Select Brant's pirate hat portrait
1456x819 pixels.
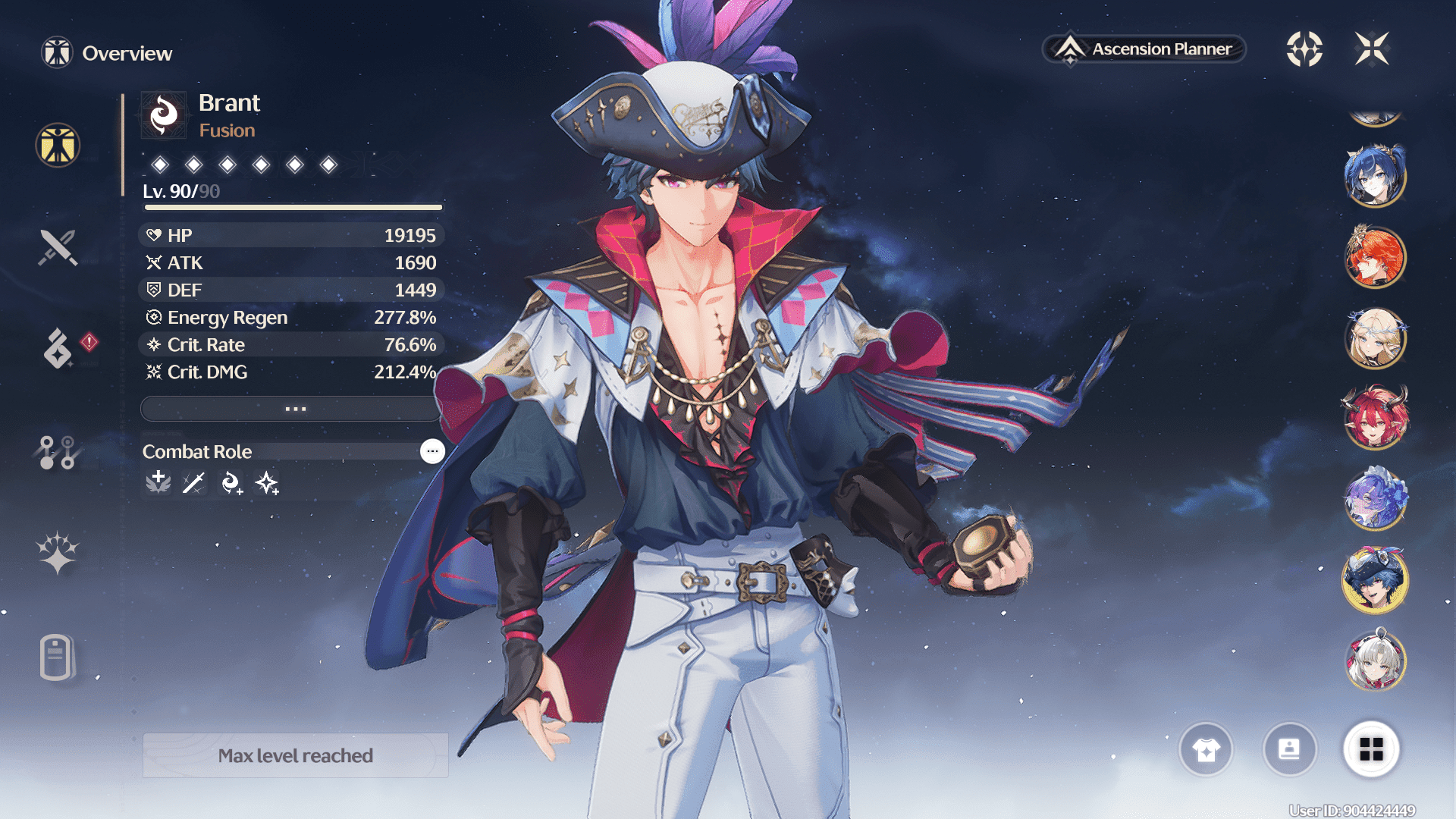[x=1375, y=580]
